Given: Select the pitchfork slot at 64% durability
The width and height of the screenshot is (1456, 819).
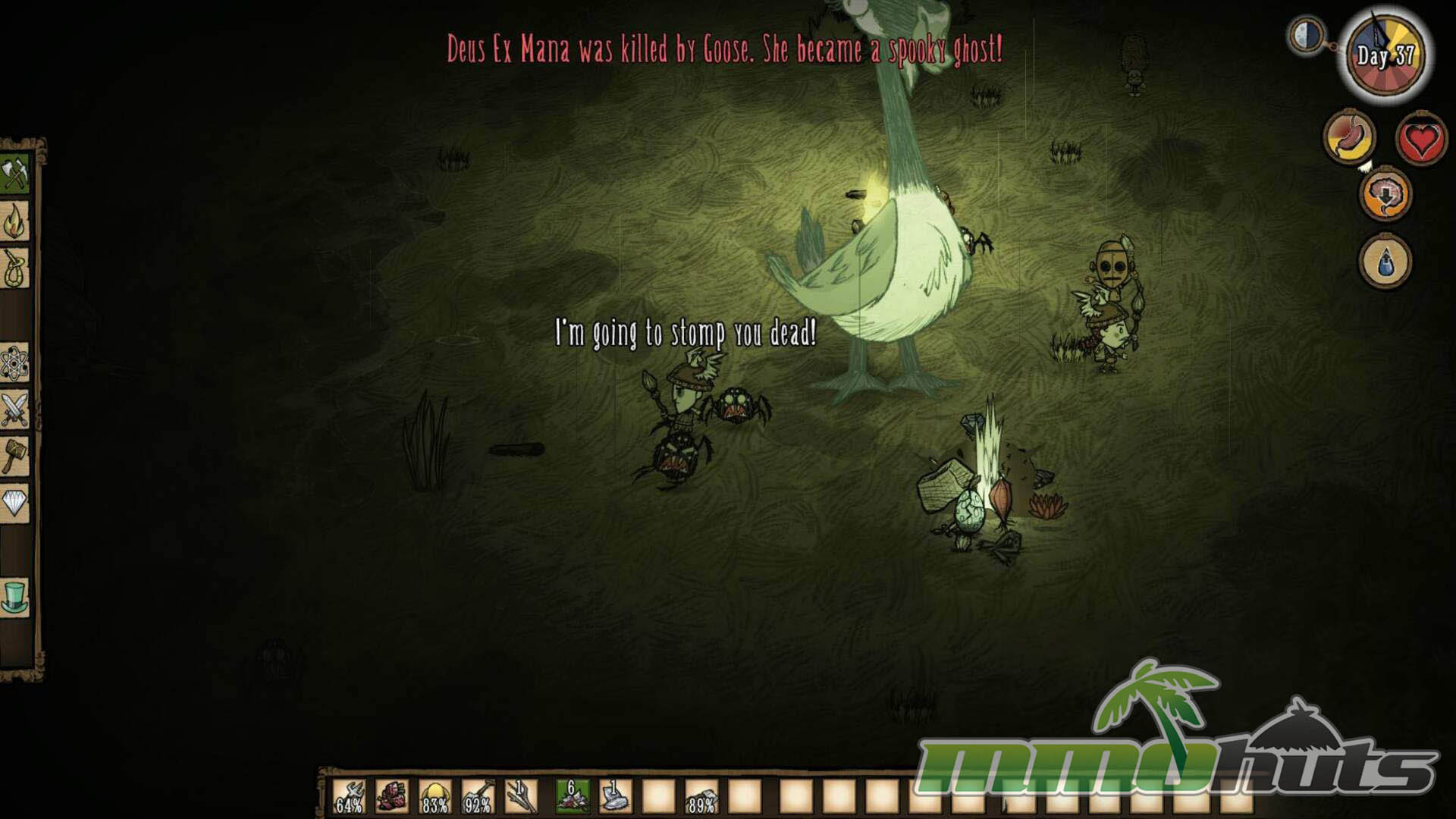Looking at the screenshot, I should pos(349,797).
